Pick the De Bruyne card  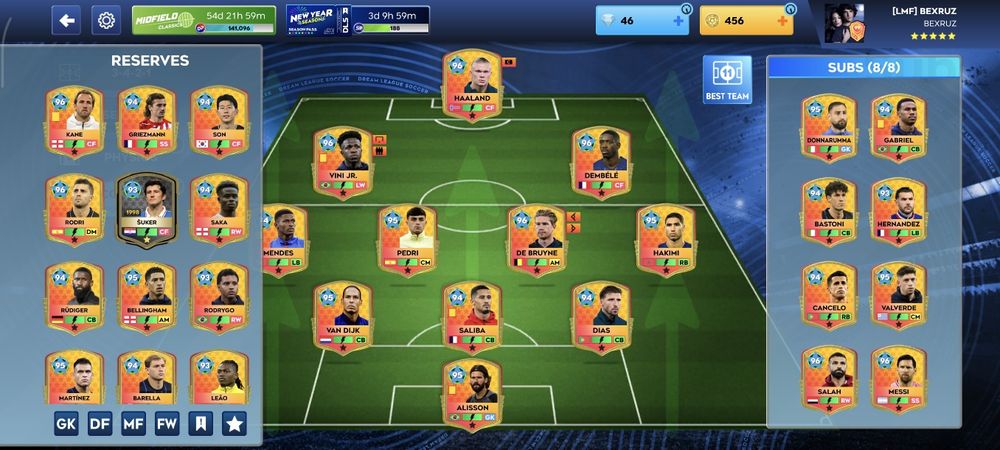tap(537, 240)
